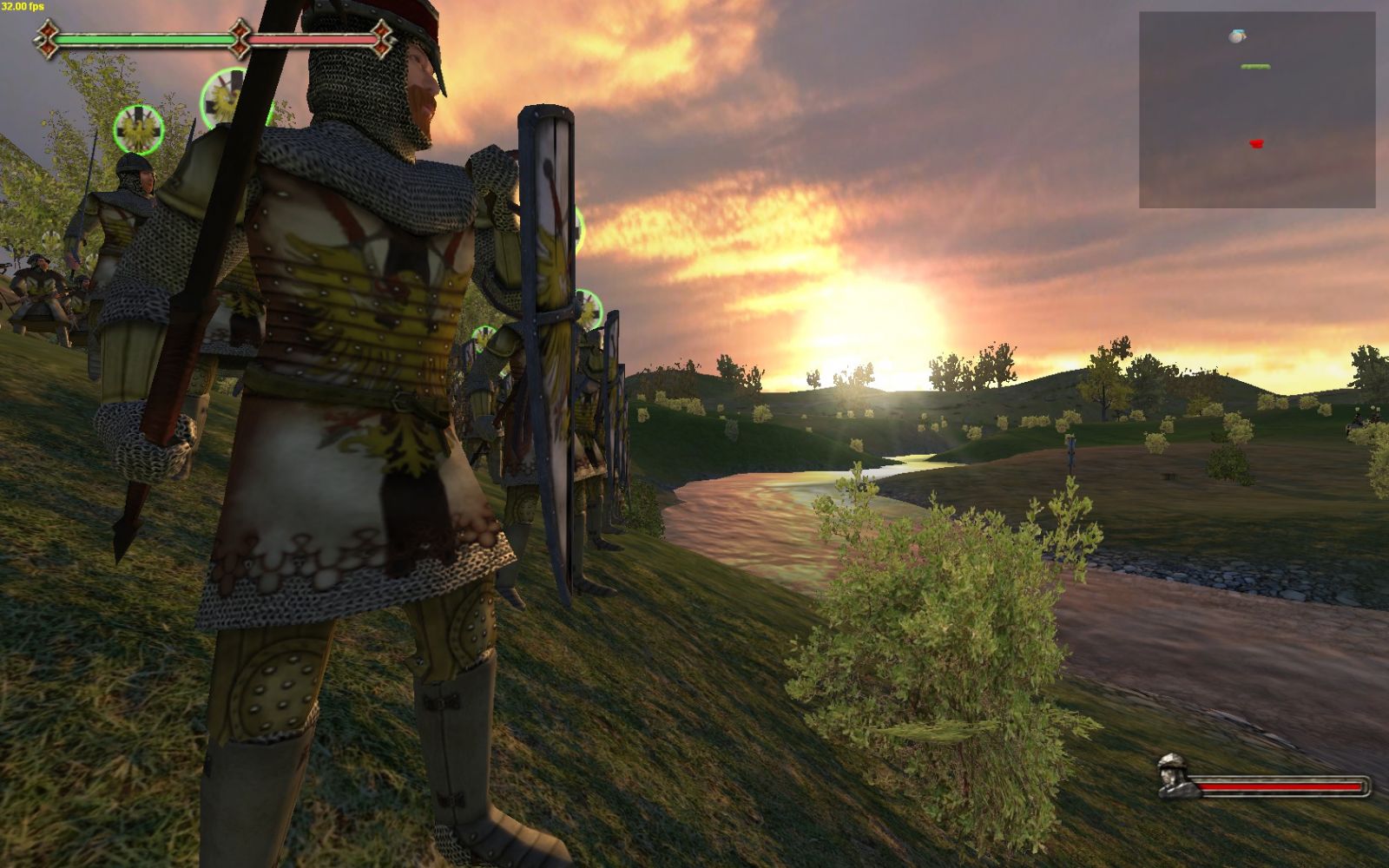Screen dimensions: 1389x868
Task: Select the green ally marker on the minimap
Action: click(x=1255, y=67)
